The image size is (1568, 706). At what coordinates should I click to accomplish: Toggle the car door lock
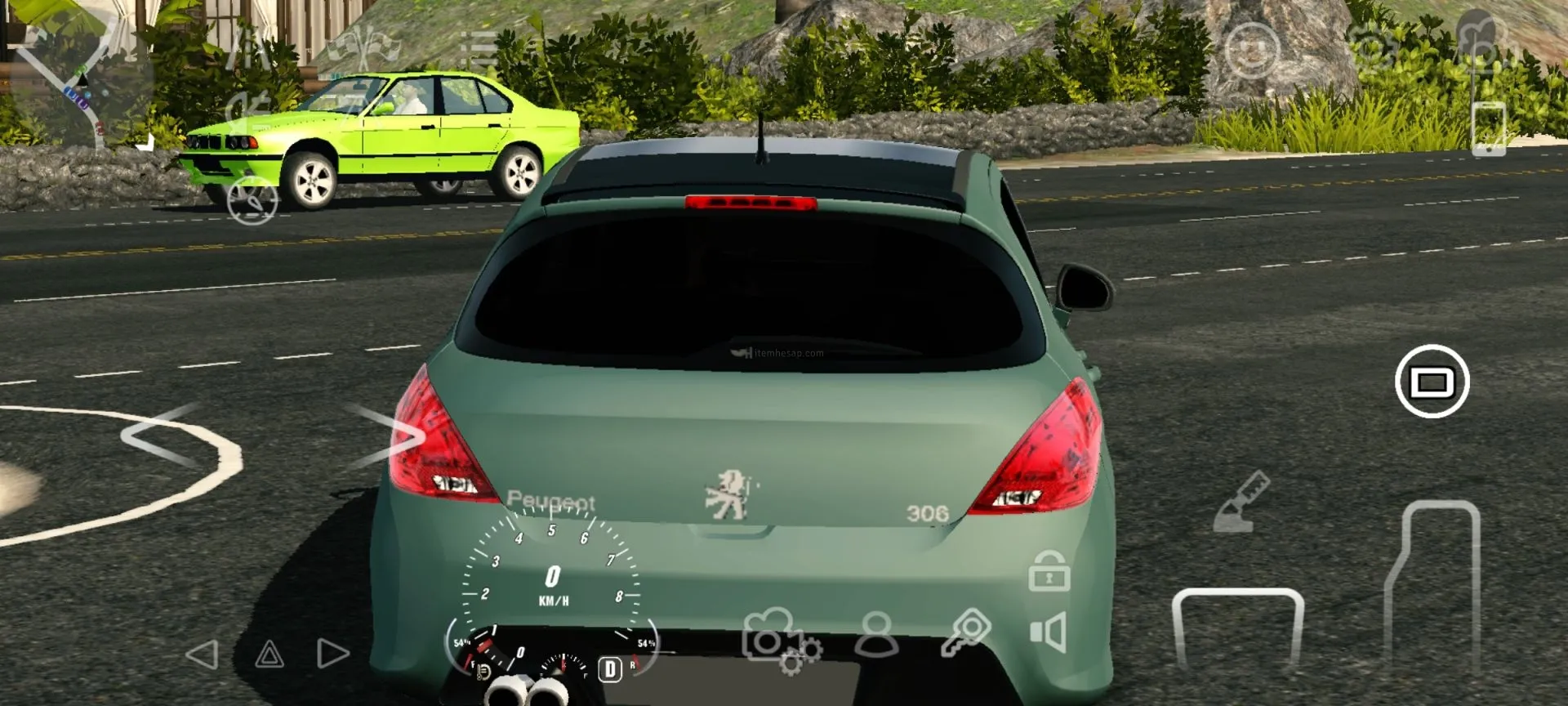click(1049, 571)
